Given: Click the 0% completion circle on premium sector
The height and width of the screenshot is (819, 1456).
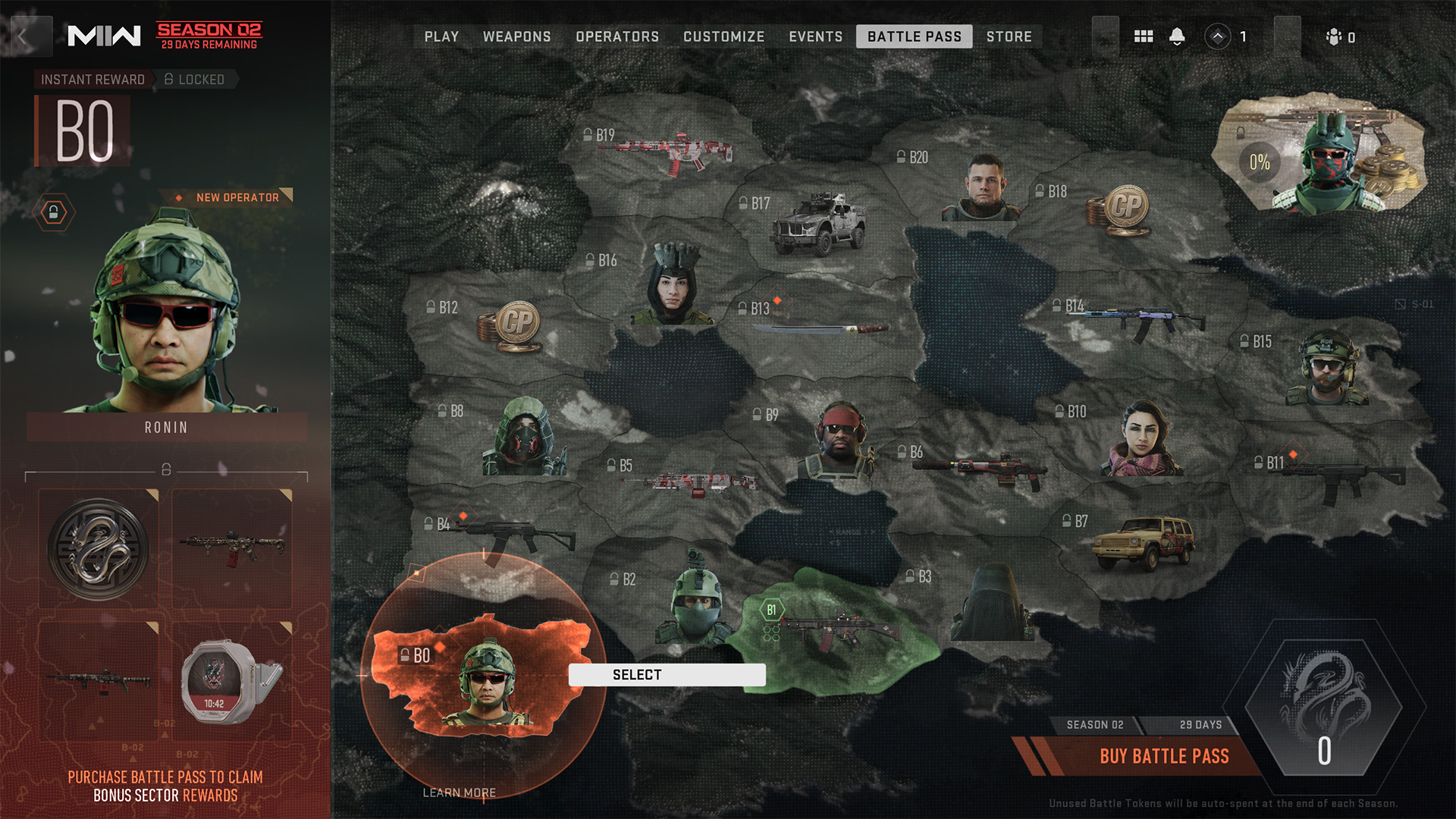Looking at the screenshot, I should [1259, 161].
